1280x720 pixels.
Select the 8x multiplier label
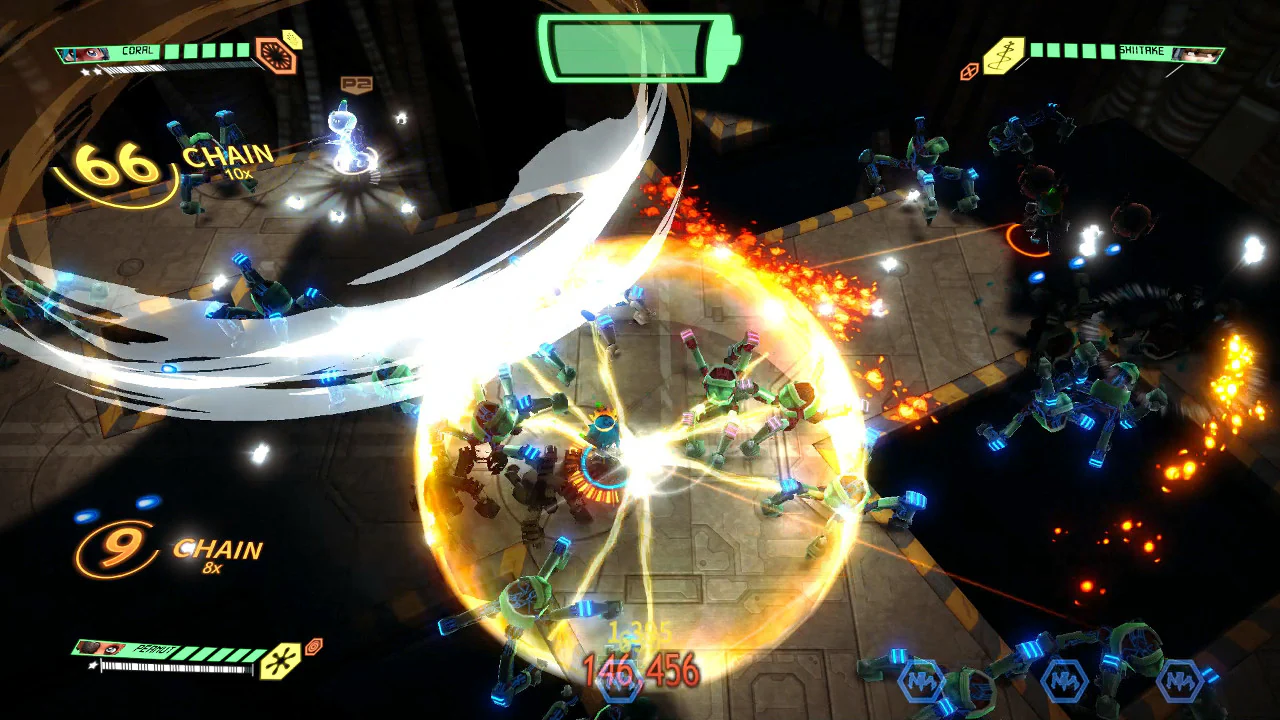211,569
